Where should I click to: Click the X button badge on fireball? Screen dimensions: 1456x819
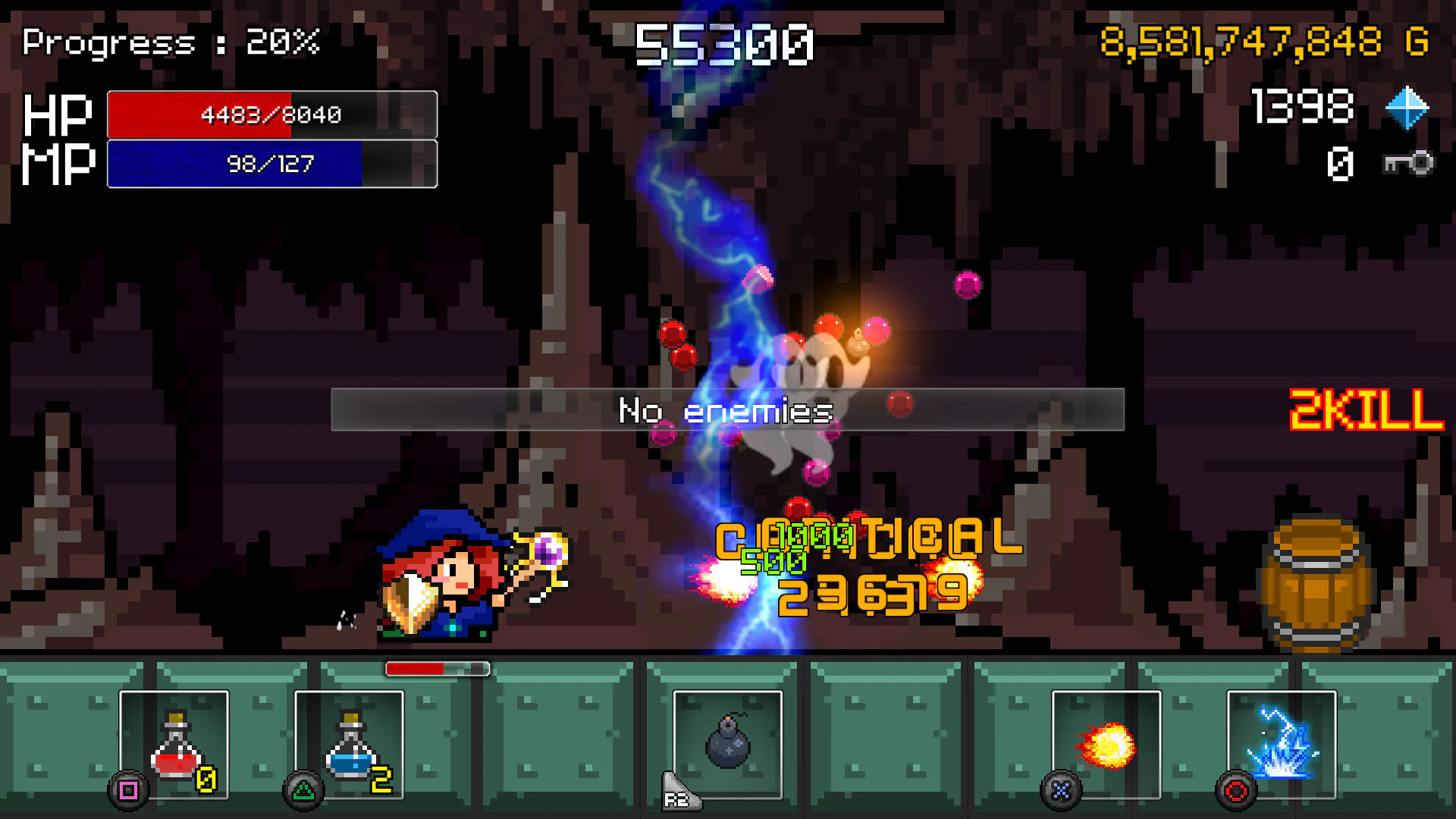(x=1061, y=790)
